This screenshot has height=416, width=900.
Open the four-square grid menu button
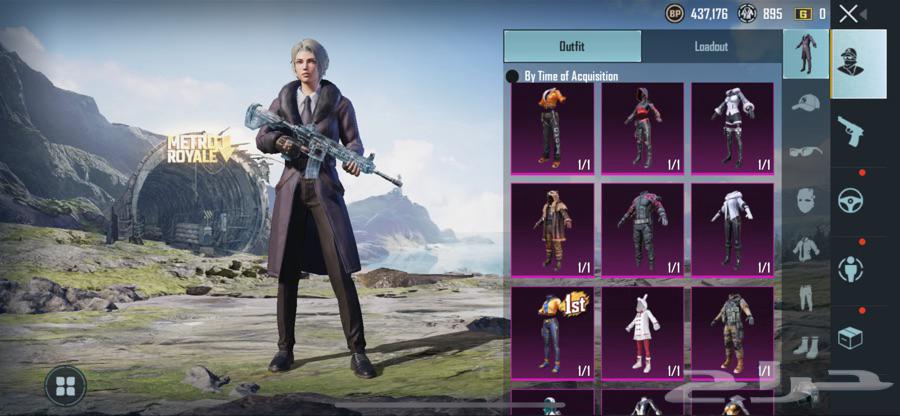[x=65, y=385]
